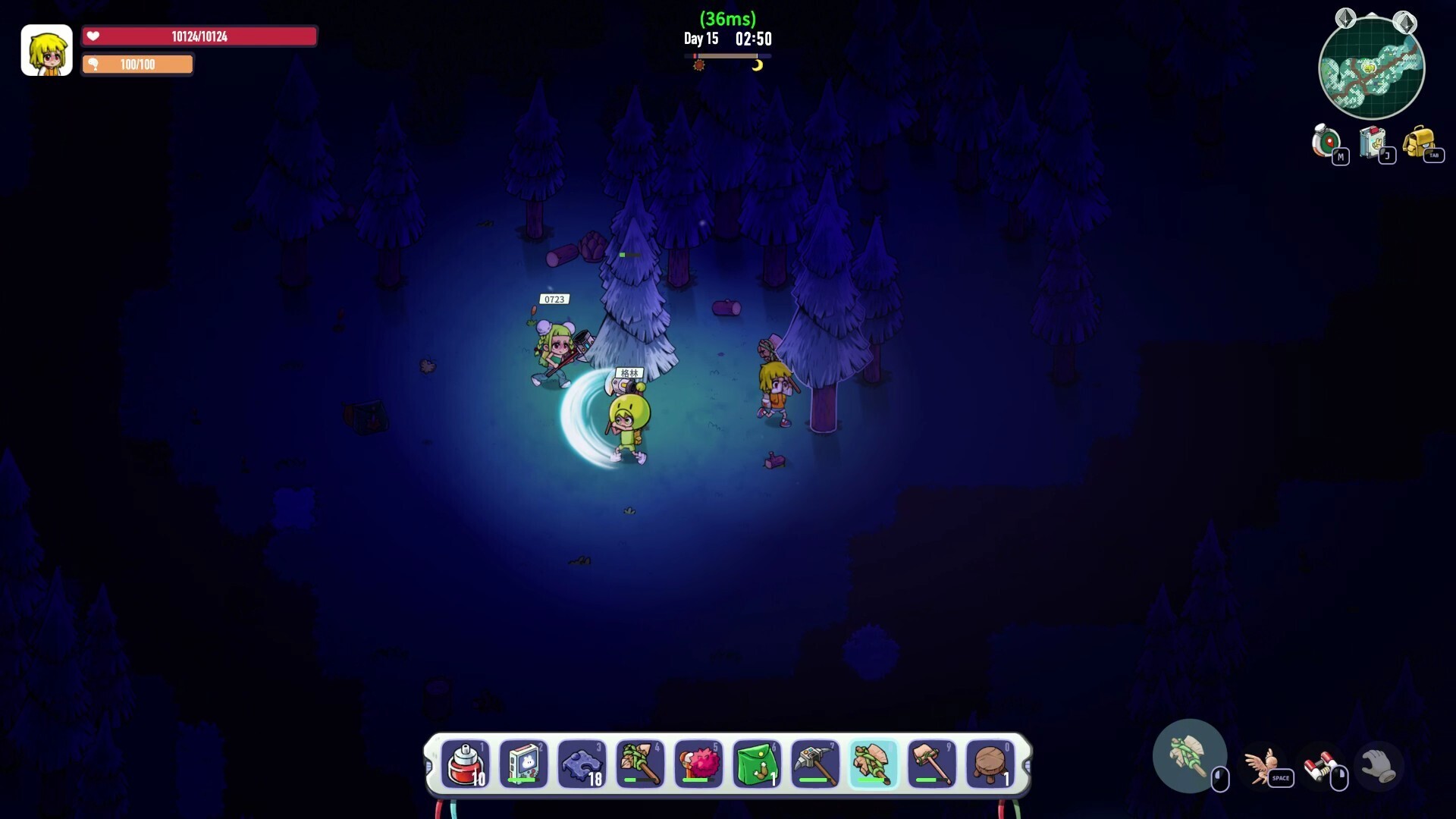Select the red potion jar hotbar slot
This screenshot has width=1456, height=819.
click(465, 764)
